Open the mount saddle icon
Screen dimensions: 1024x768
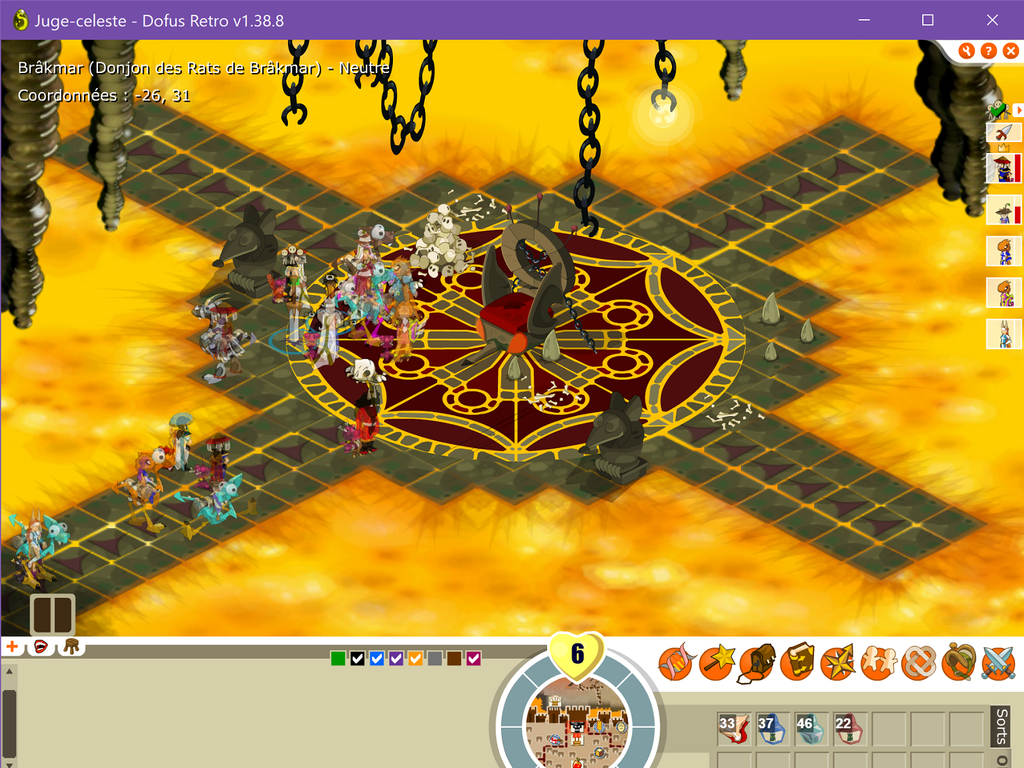pyautogui.click(x=959, y=661)
